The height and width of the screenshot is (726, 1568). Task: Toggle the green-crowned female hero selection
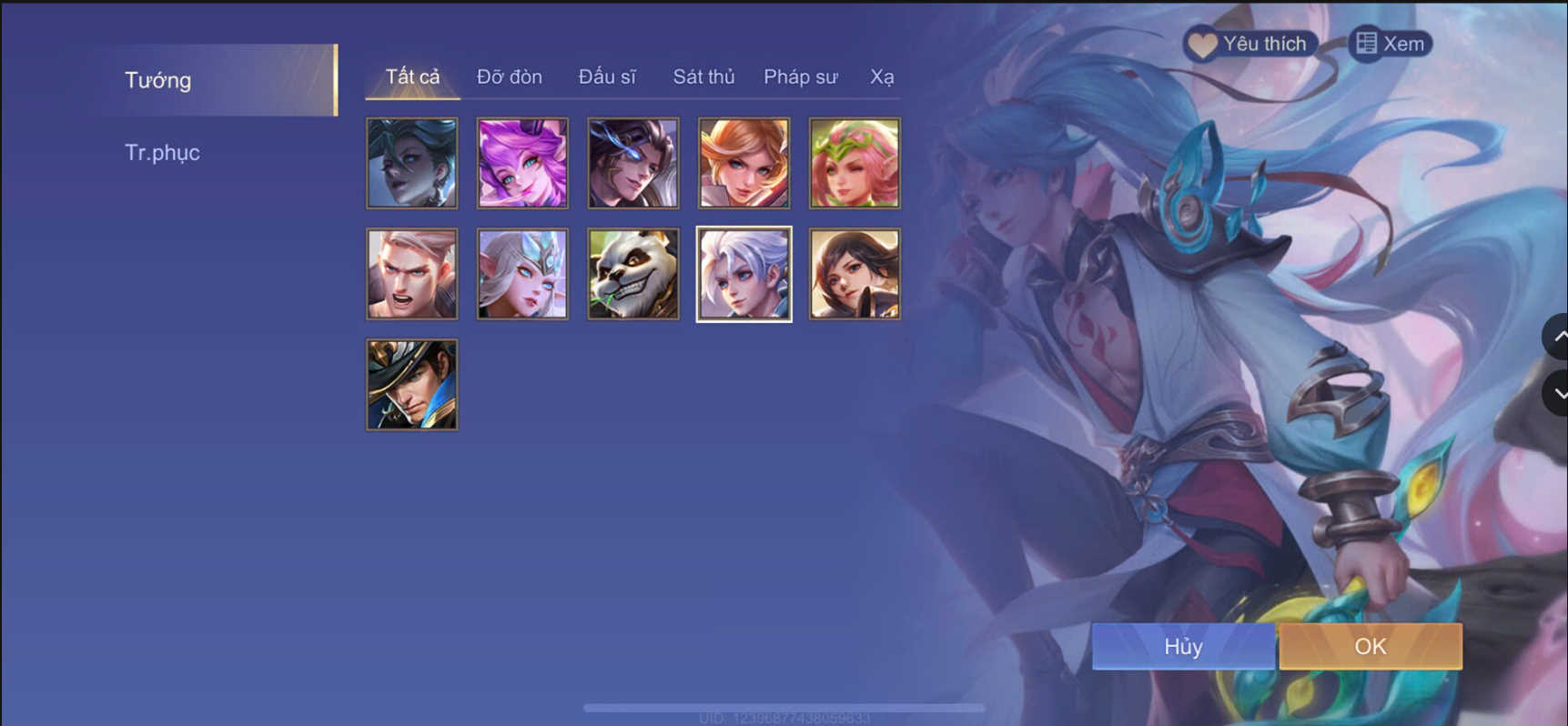(855, 163)
